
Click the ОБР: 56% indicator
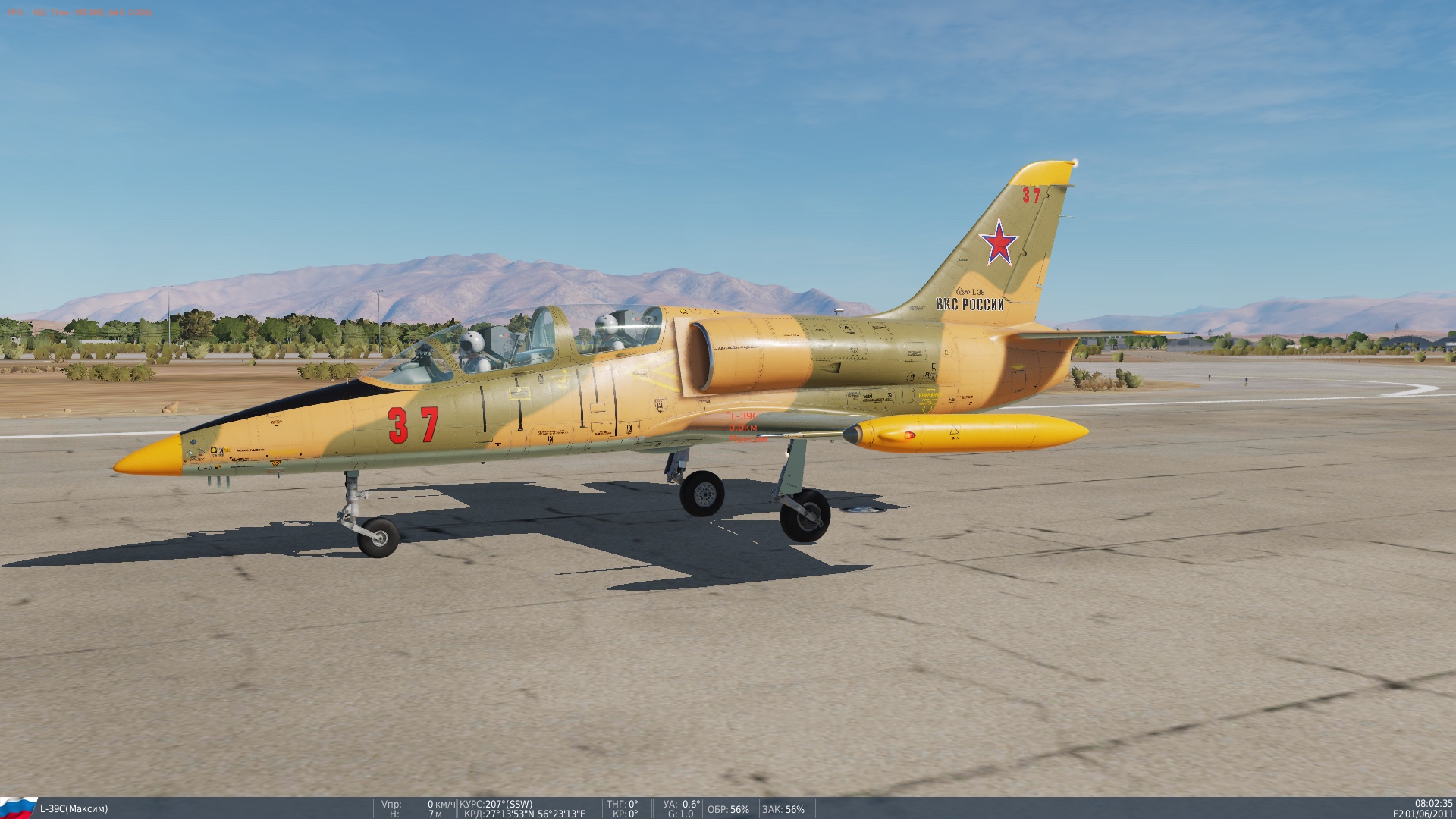tap(727, 809)
